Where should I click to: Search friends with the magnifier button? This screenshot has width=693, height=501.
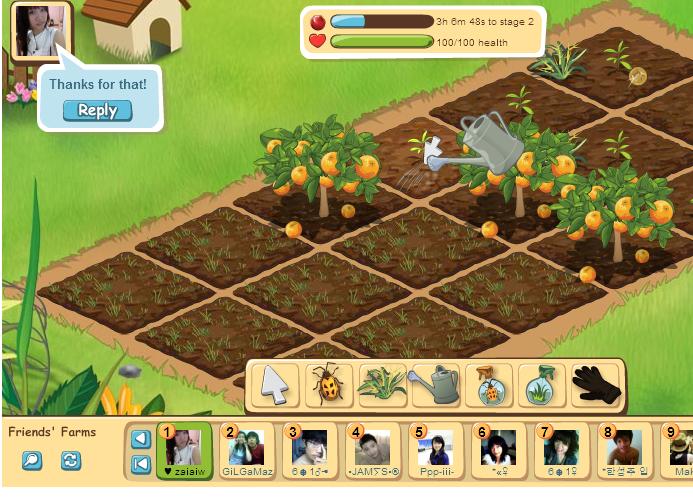[x=33, y=461]
